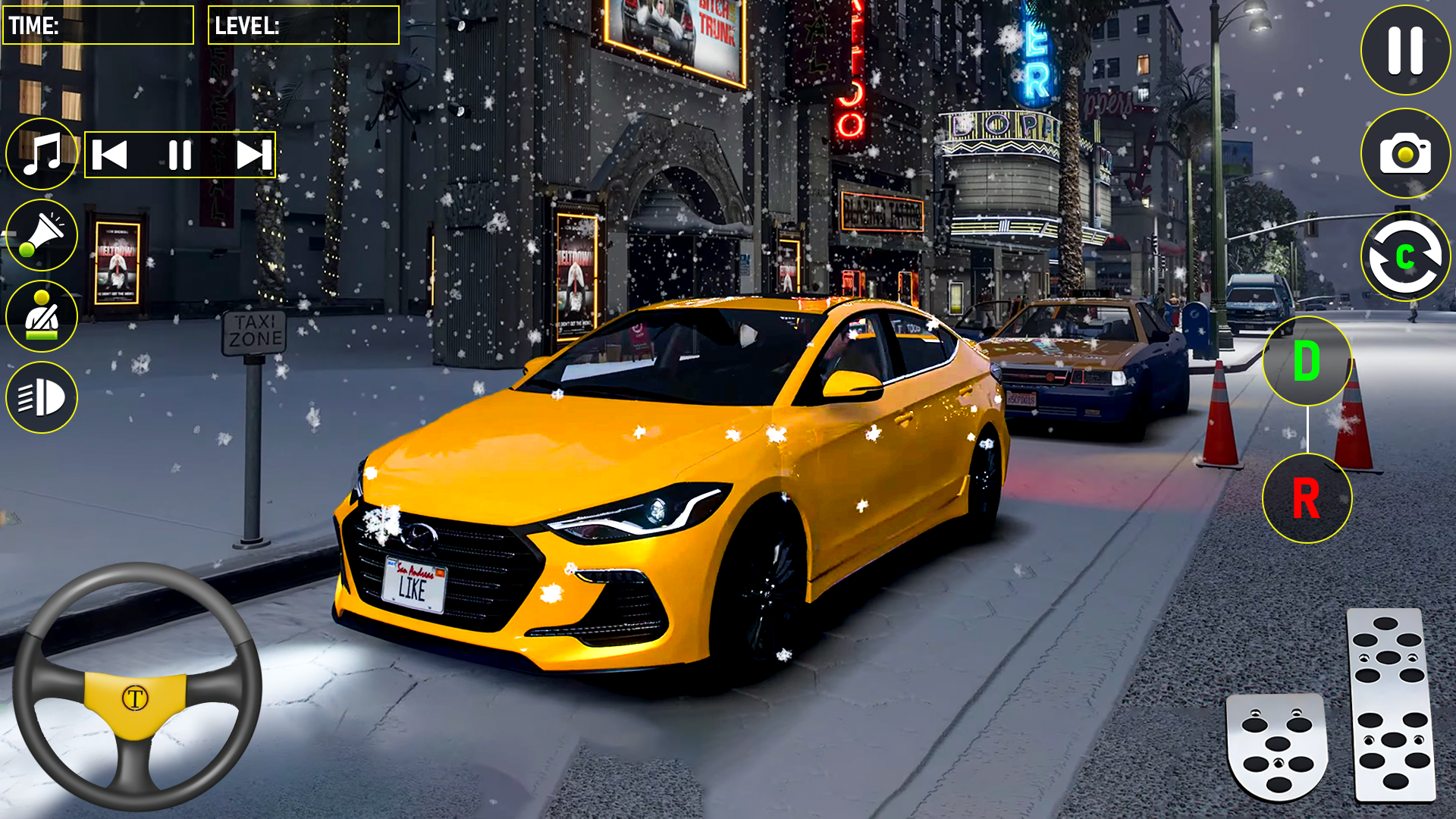Take a screenshot with the camera icon

pos(1403,154)
